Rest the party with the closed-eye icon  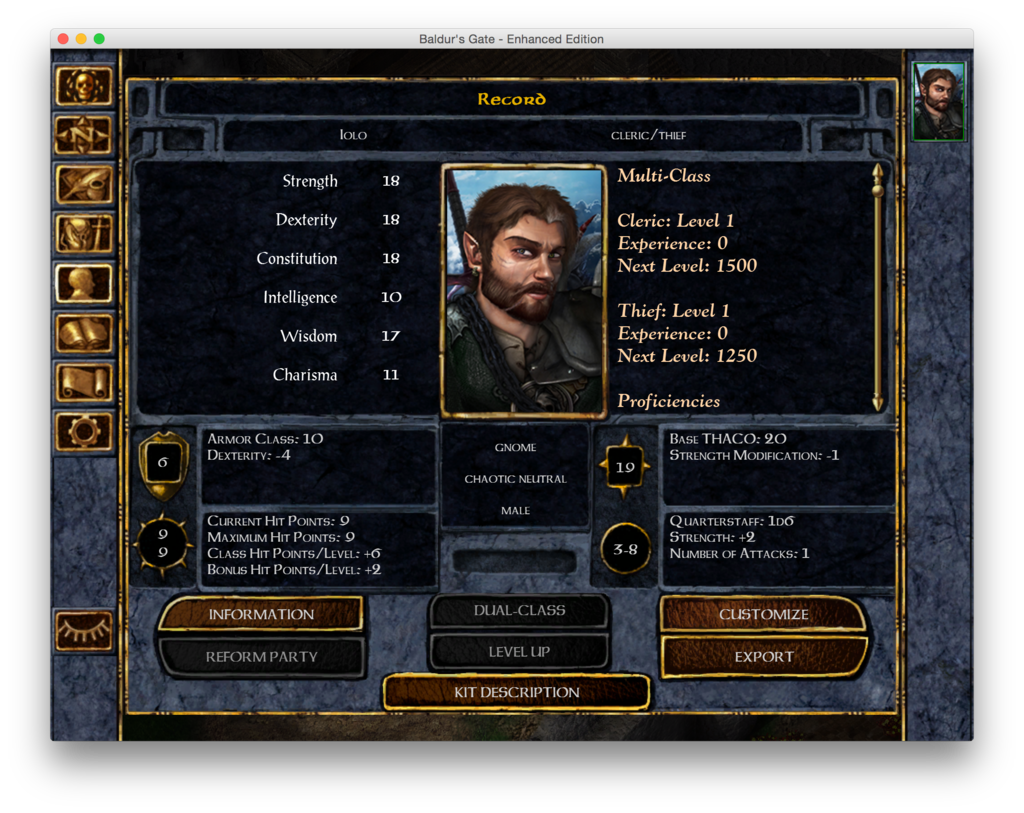coord(83,630)
